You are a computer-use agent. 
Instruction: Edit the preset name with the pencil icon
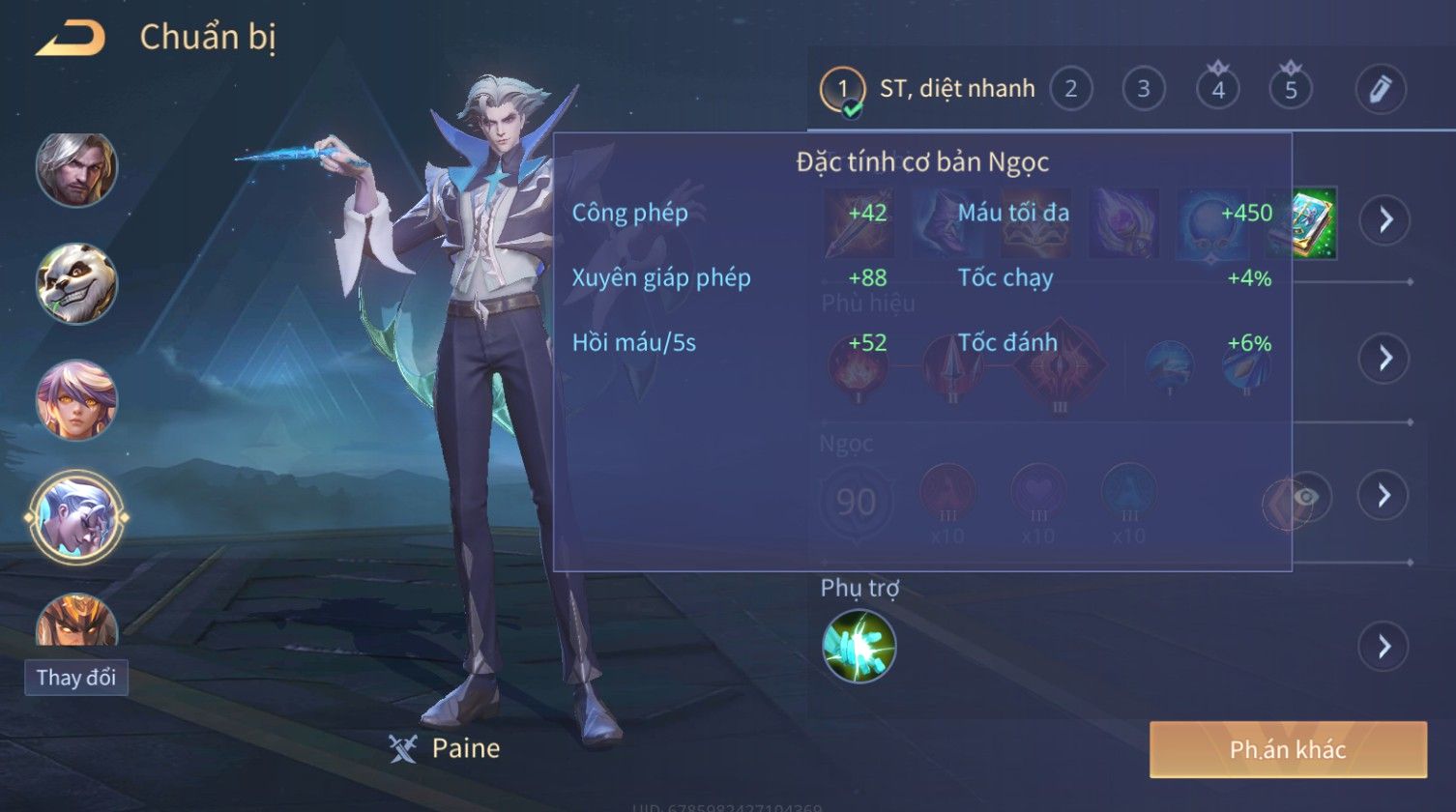pos(1380,90)
